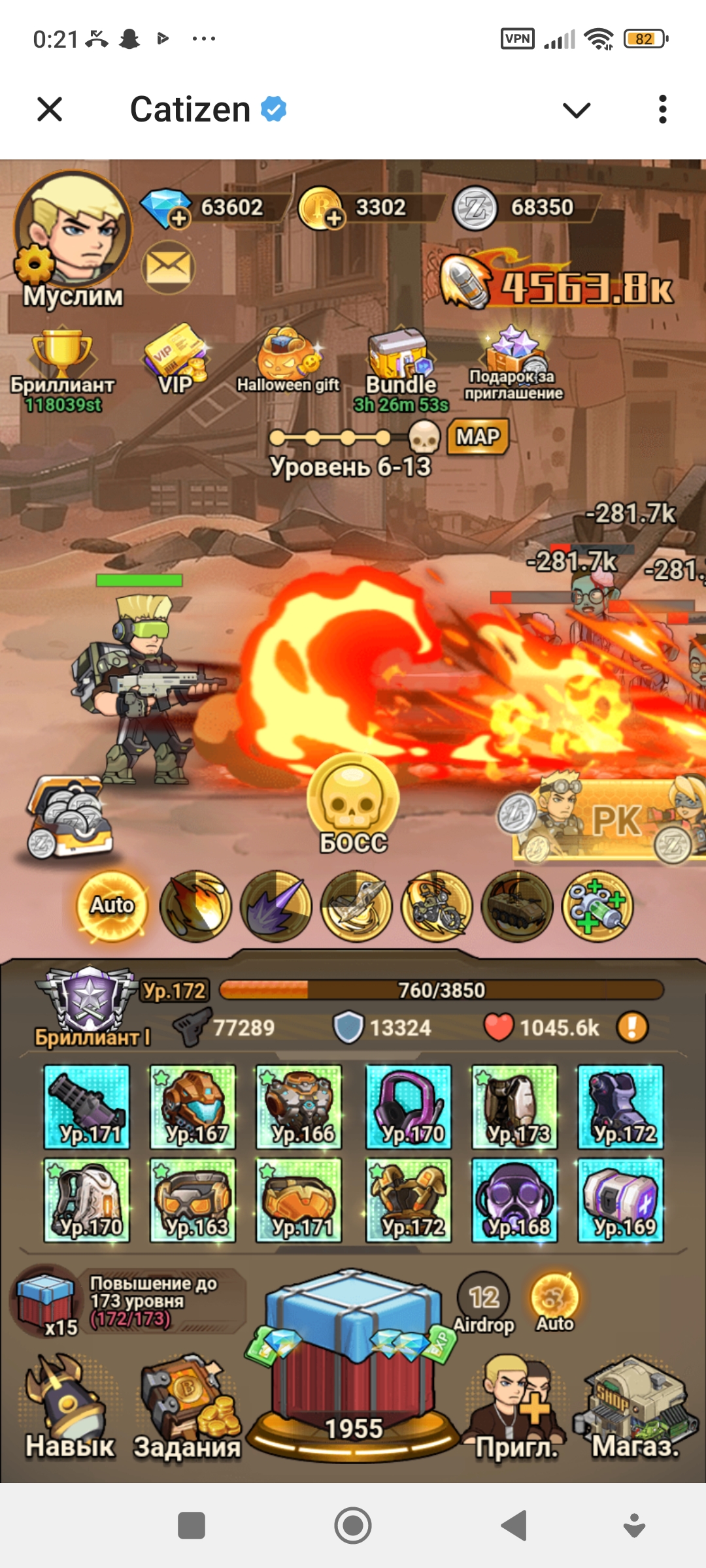Add more diamonds with the plus
706x1568 pixels.
click(178, 218)
